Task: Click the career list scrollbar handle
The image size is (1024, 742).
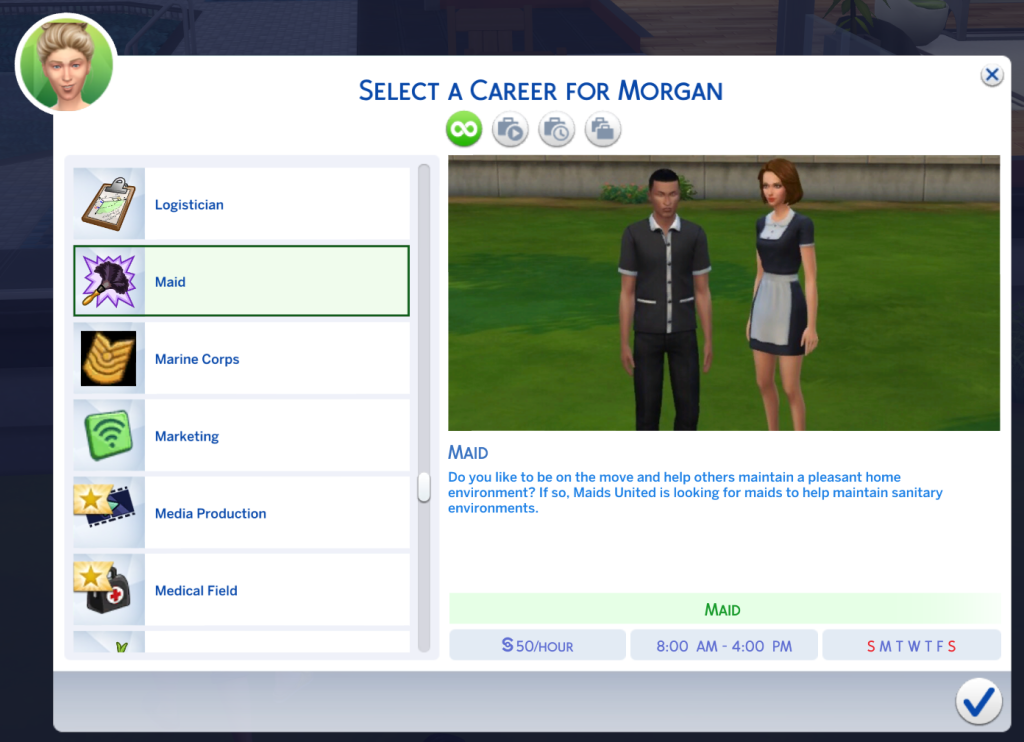Action: coord(424,487)
